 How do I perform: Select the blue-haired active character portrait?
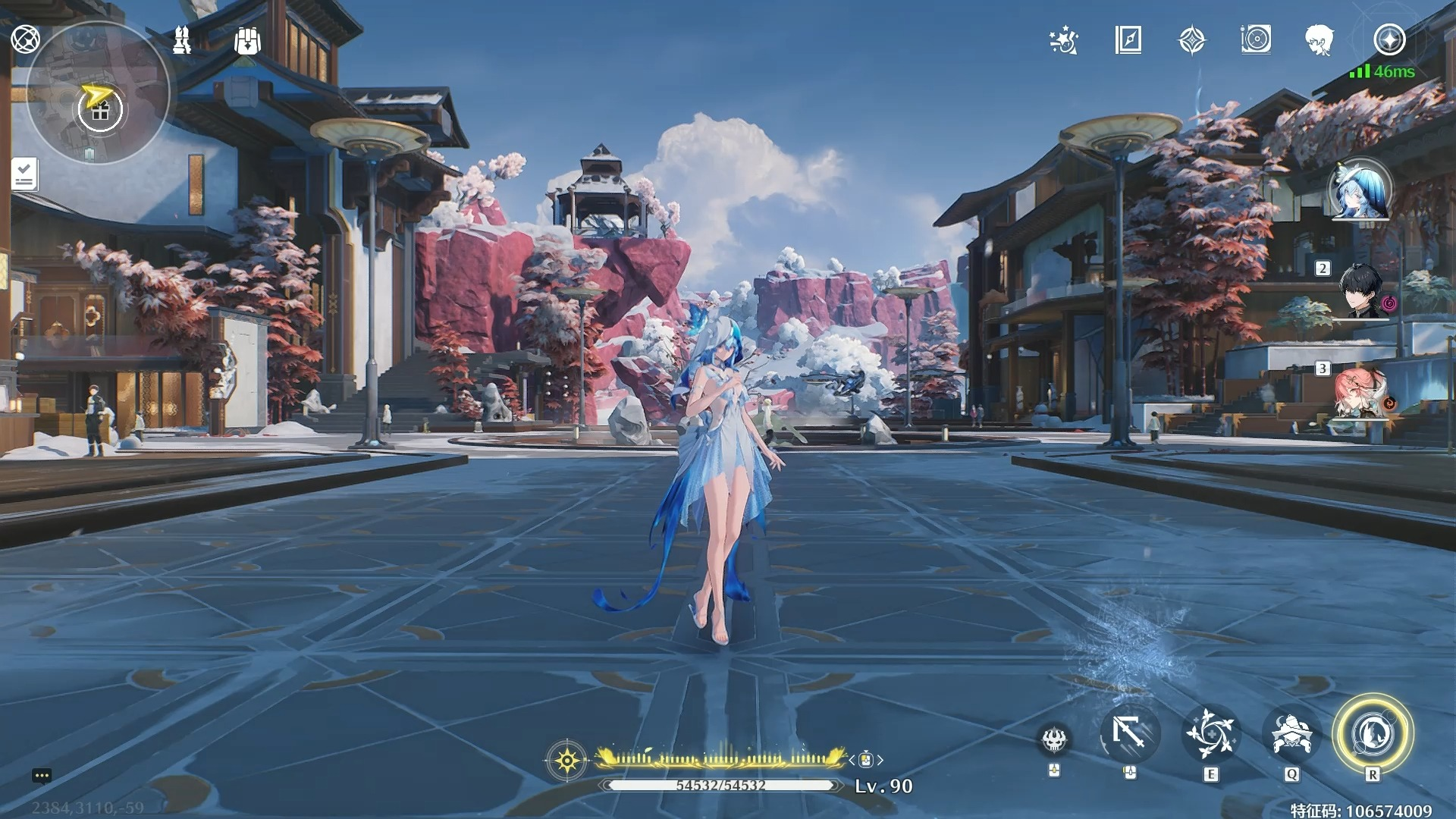1360,190
